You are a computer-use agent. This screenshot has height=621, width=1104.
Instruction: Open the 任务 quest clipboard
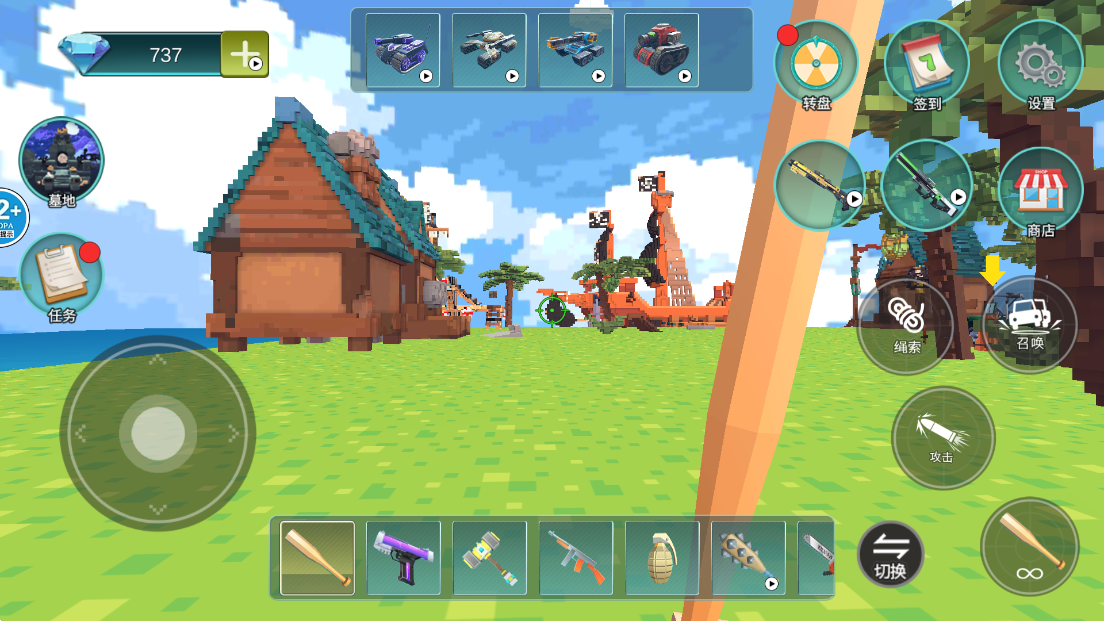(x=61, y=275)
